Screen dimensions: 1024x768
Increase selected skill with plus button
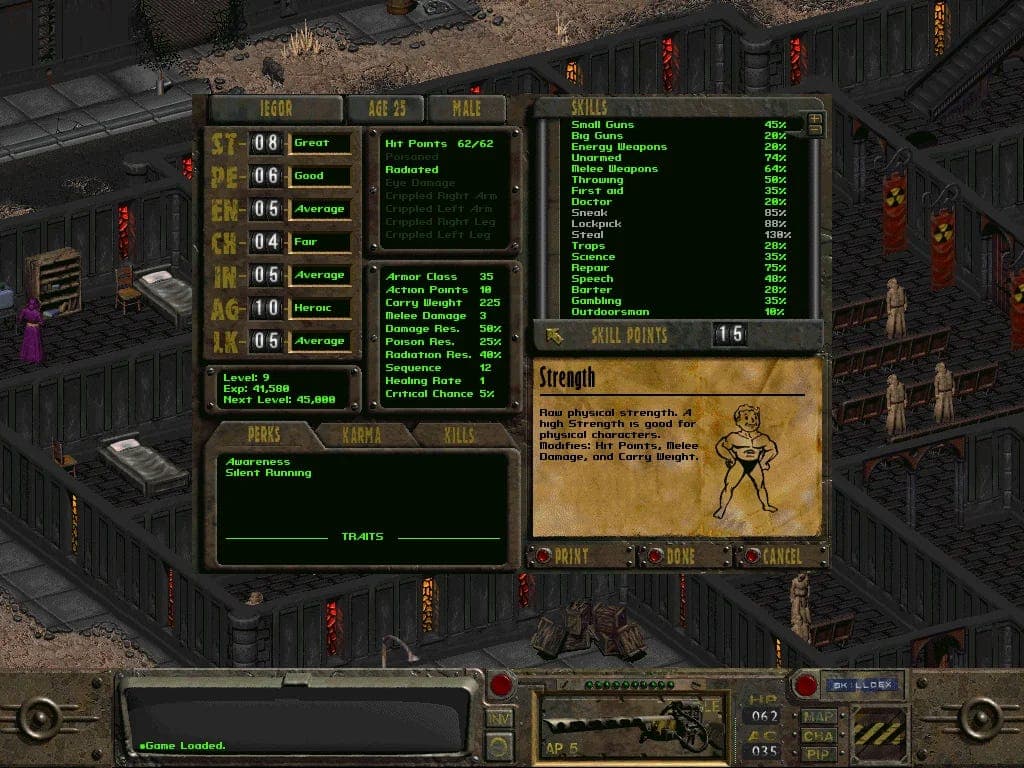click(815, 119)
